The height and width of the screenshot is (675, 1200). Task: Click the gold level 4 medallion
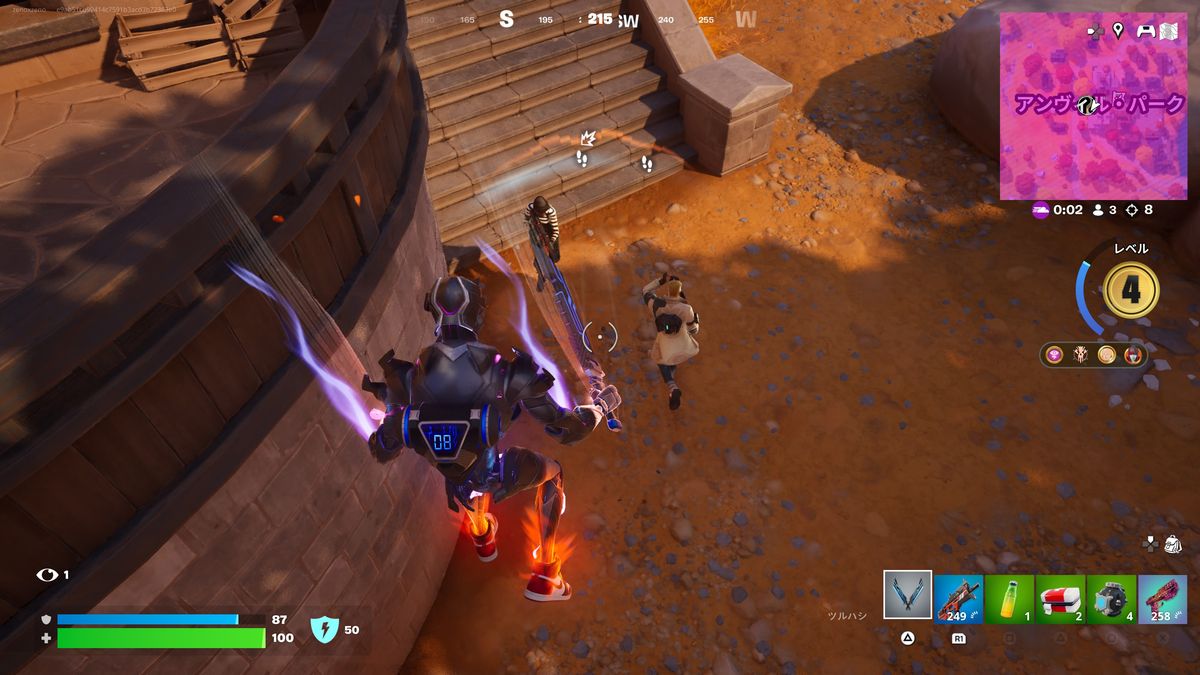(x=1130, y=290)
